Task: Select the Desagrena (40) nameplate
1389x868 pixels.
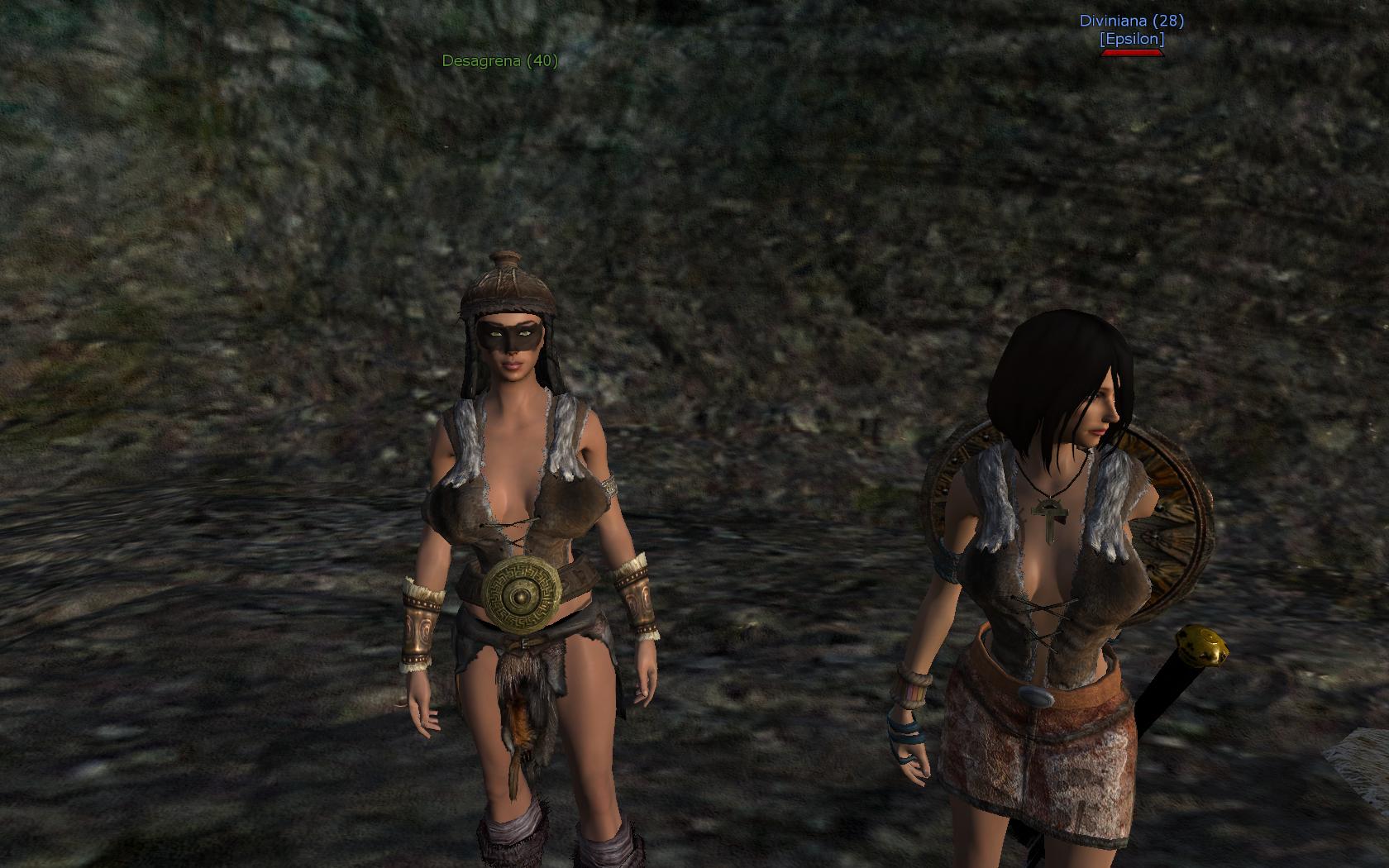Action: click(x=499, y=60)
